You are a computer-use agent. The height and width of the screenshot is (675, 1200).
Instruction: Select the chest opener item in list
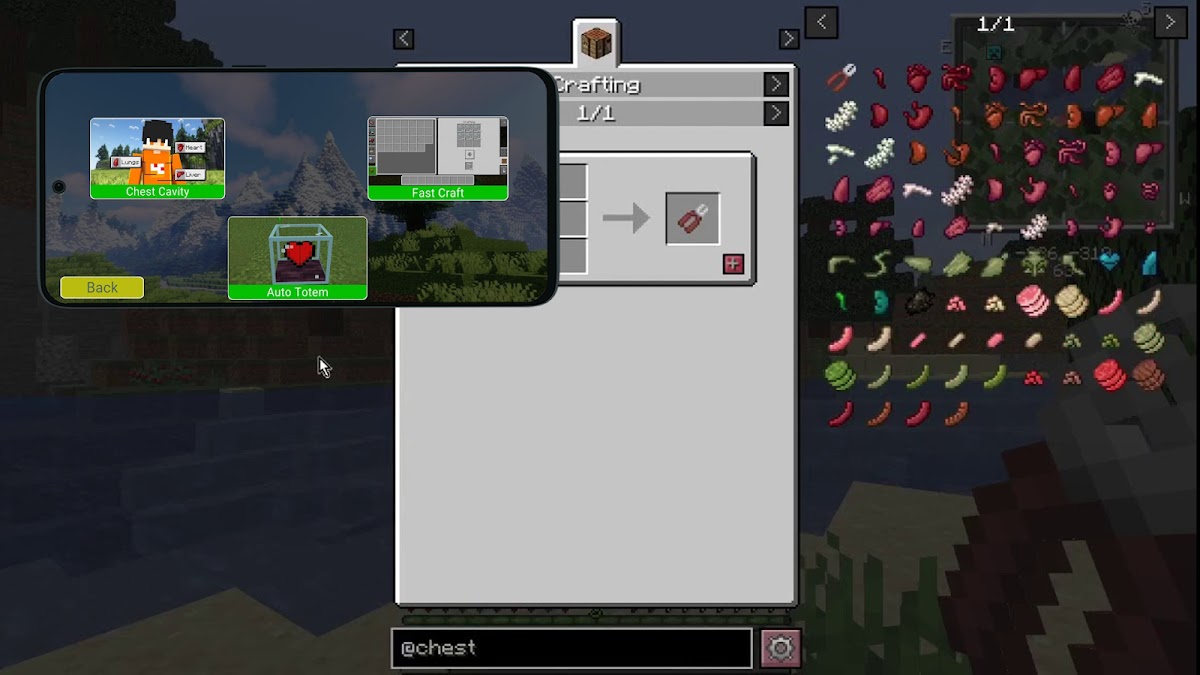pos(841,77)
